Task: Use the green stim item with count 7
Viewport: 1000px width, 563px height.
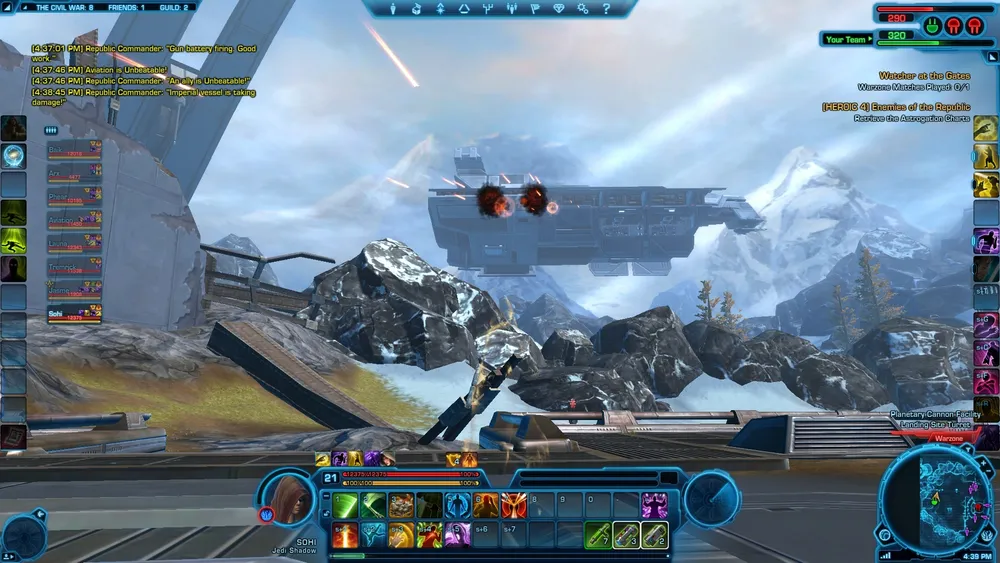Action: point(598,535)
